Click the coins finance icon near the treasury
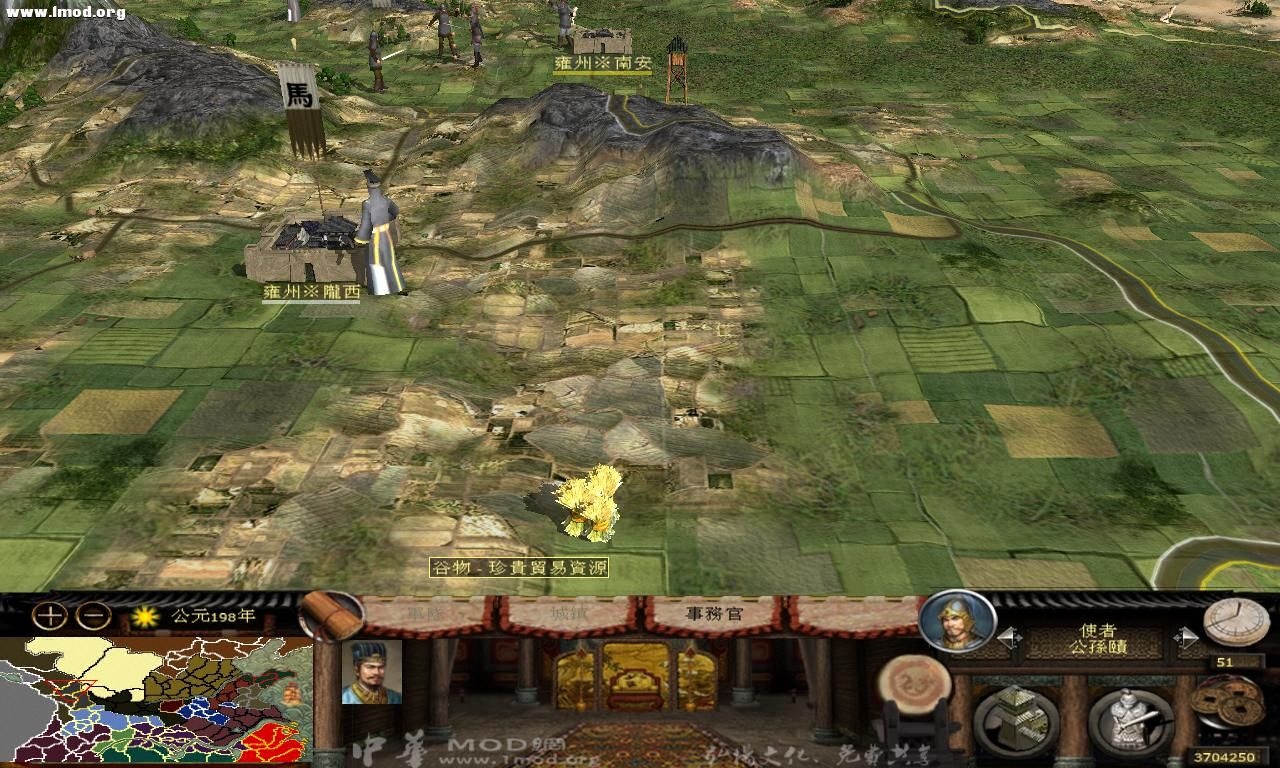This screenshot has width=1280, height=768. (x=1227, y=700)
